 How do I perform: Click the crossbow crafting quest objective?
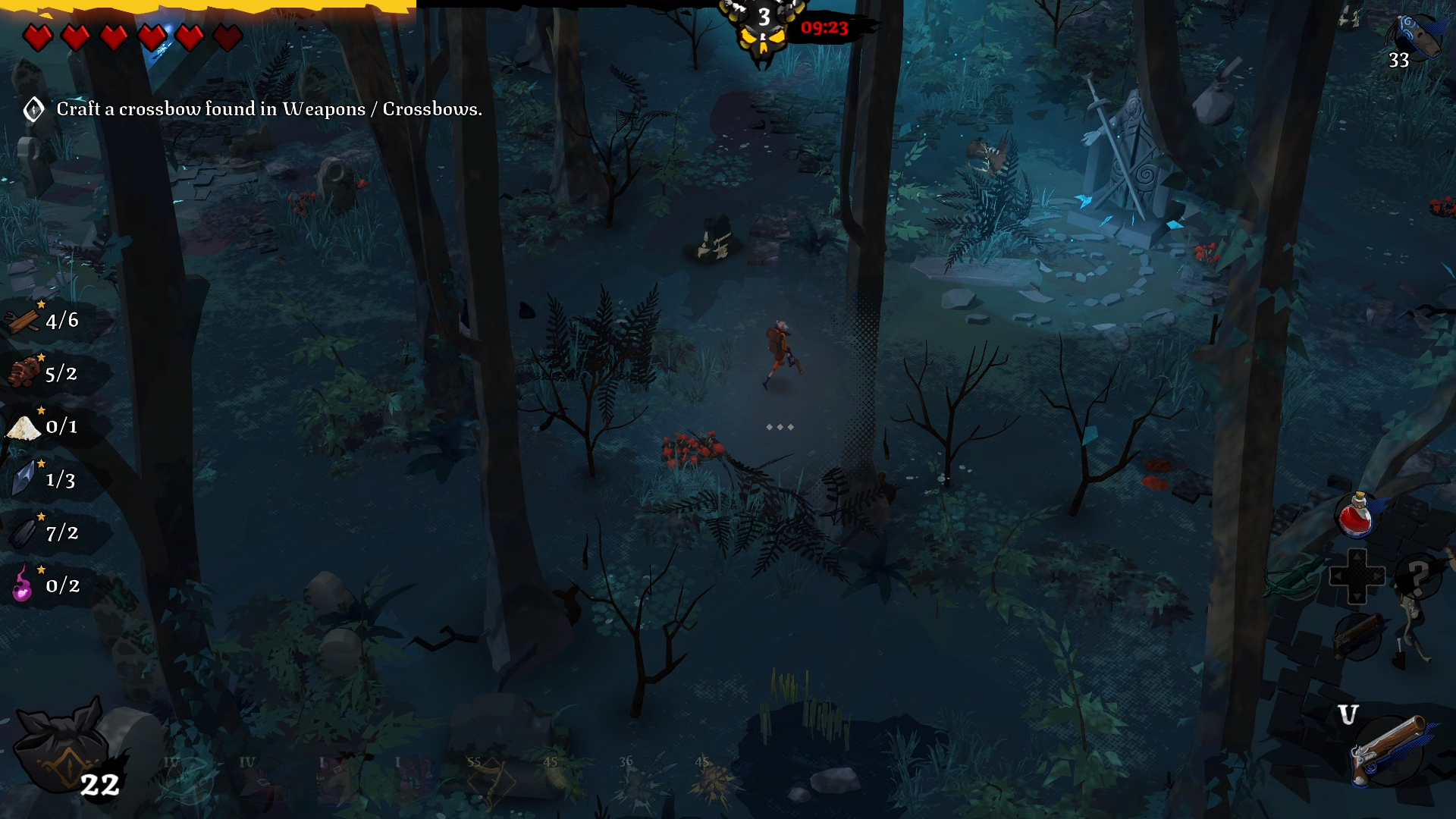268,109
